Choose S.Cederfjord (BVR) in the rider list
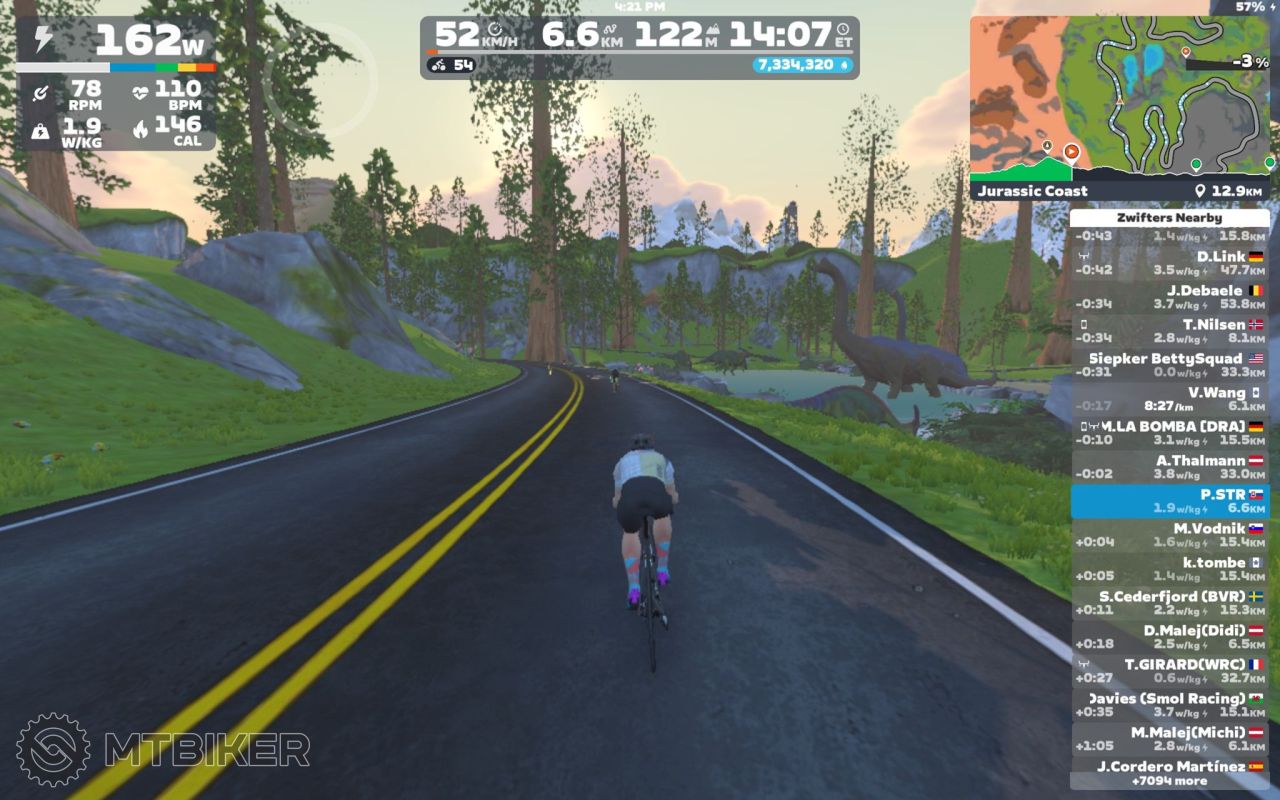Viewport: 1280px width, 800px height. (1169, 603)
